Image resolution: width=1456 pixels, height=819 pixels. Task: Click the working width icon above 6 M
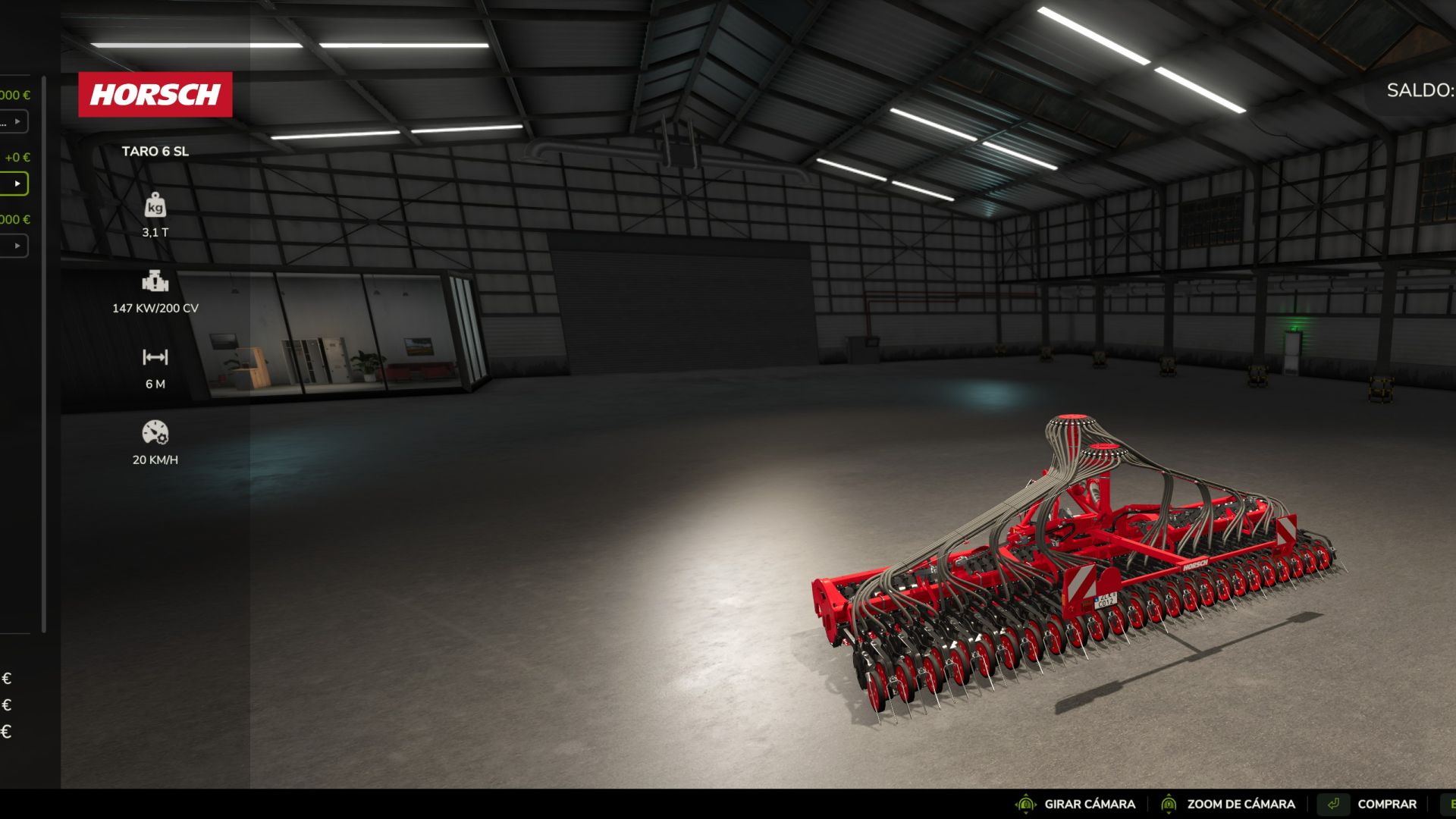click(155, 356)
